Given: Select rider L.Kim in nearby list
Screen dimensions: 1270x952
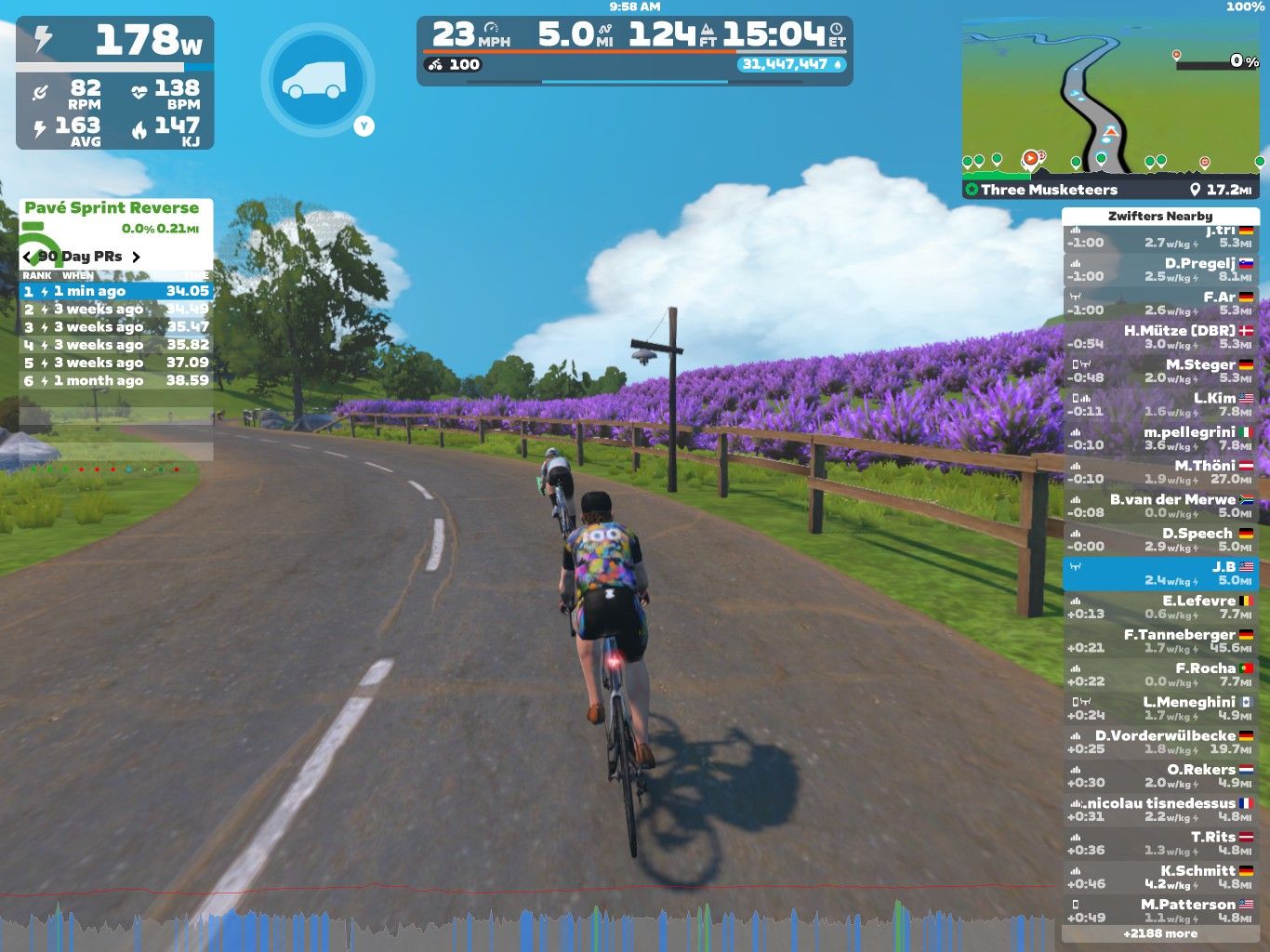Looking at the screenshot, I should click(1159, 404).
